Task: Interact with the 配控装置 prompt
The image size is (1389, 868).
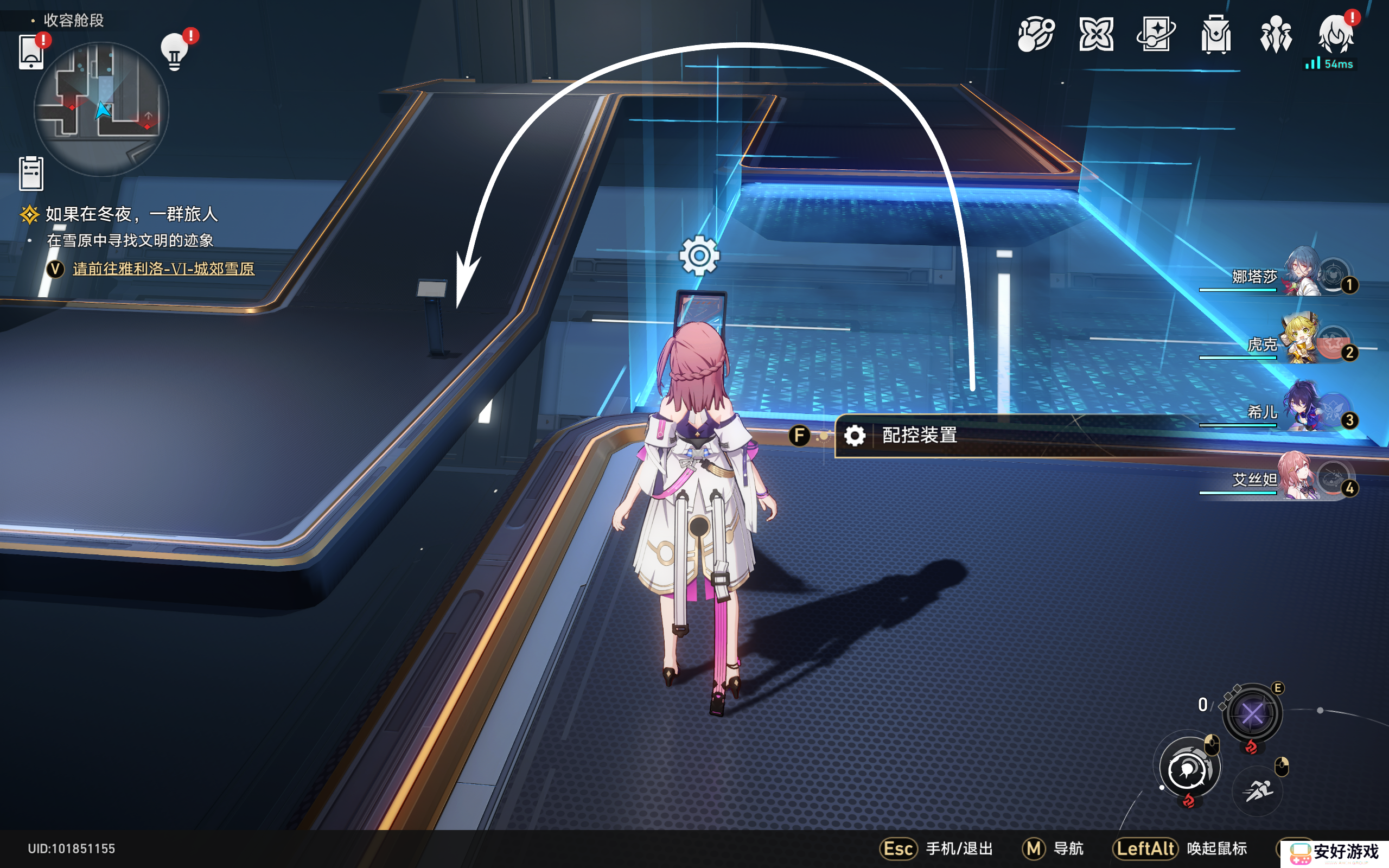Action: (x=919, y=436)
